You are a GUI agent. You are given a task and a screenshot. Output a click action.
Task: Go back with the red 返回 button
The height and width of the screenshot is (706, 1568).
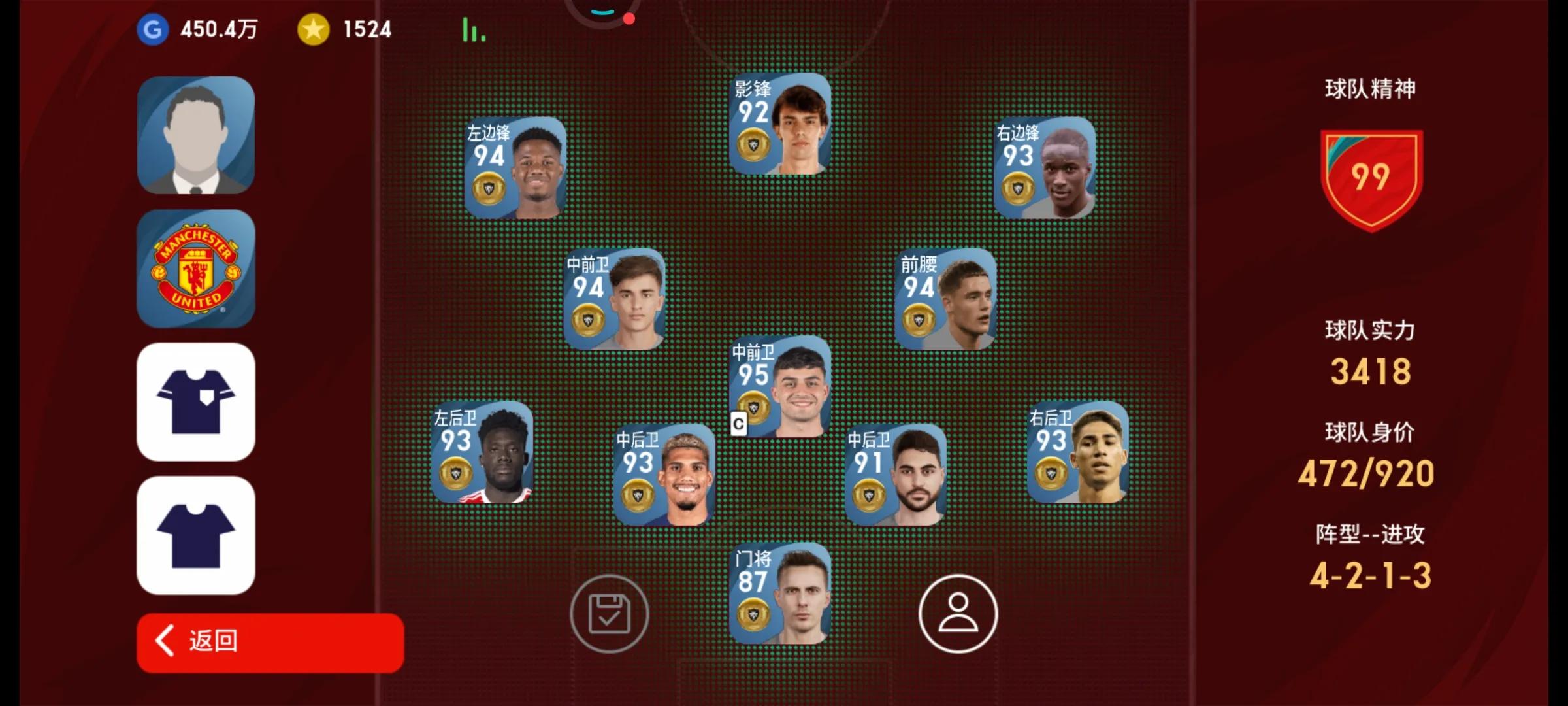click(270, 642)
